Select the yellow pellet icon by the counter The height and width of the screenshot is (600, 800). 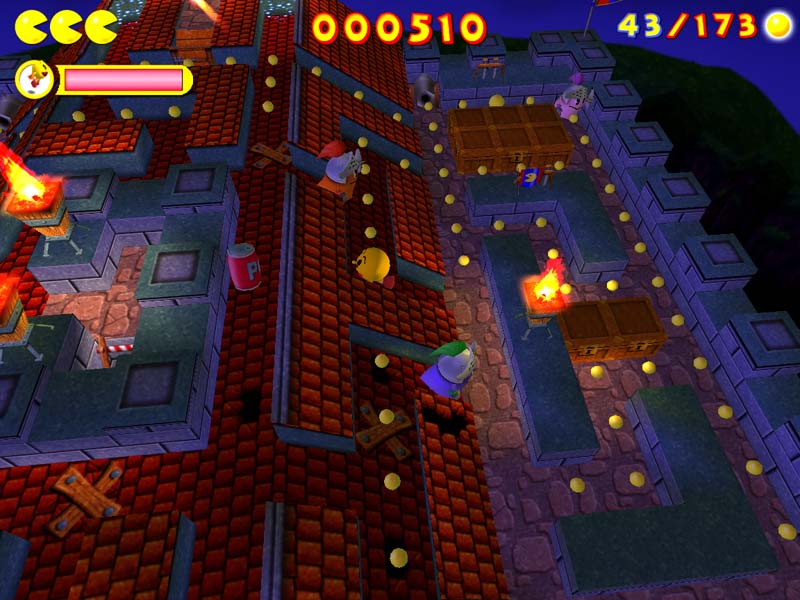point(778,26)
